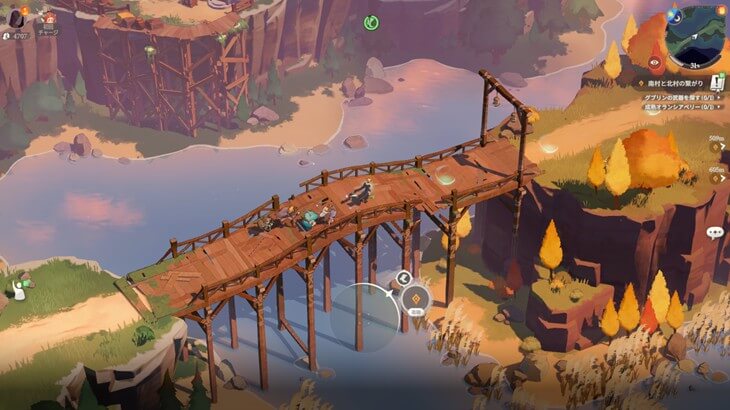Click the 509m distance waypoint marker
This screenshot has width=730, height=410.
point(717,147)
